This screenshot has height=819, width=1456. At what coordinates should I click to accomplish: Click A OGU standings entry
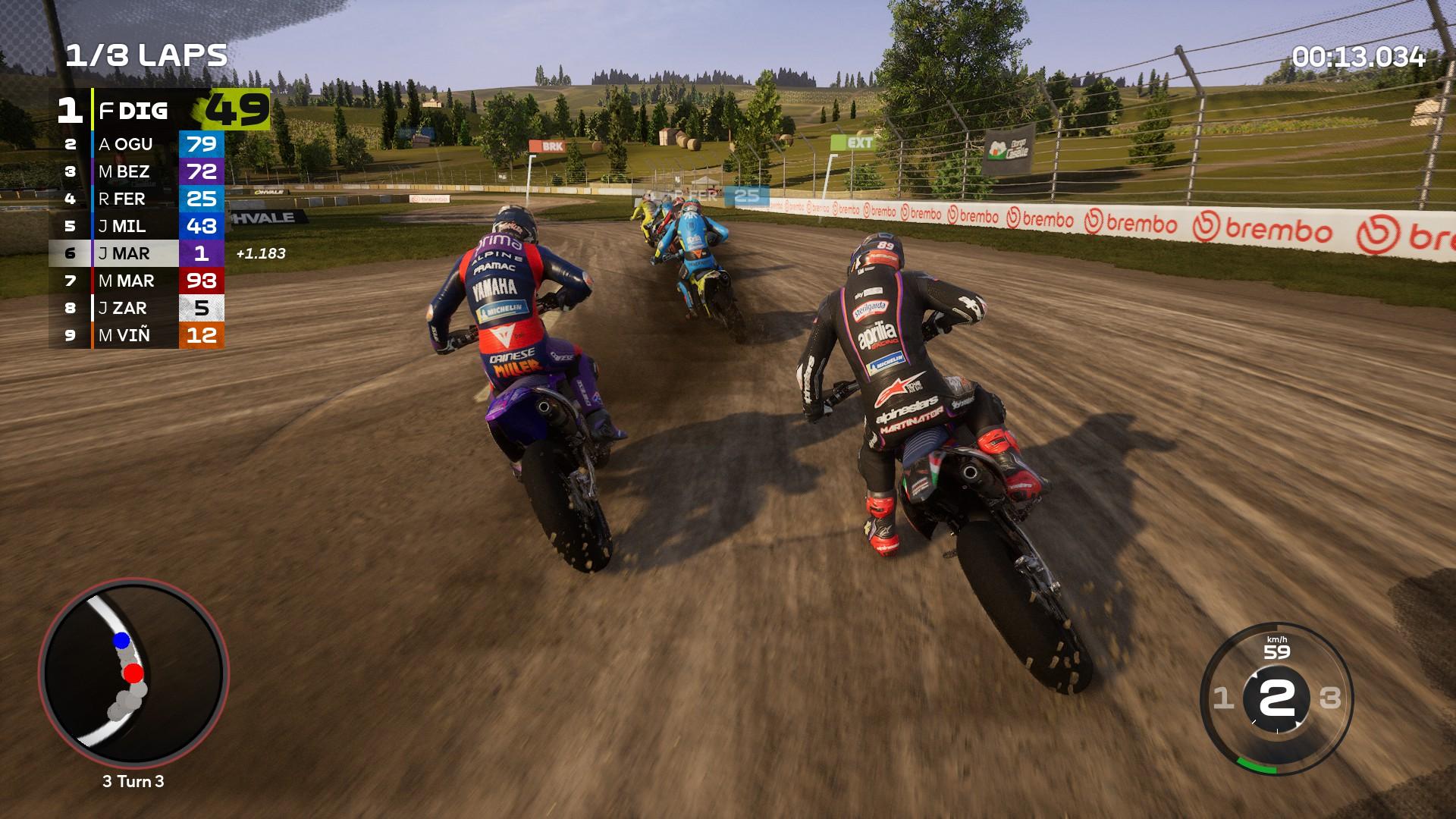(x=137, y=144)
